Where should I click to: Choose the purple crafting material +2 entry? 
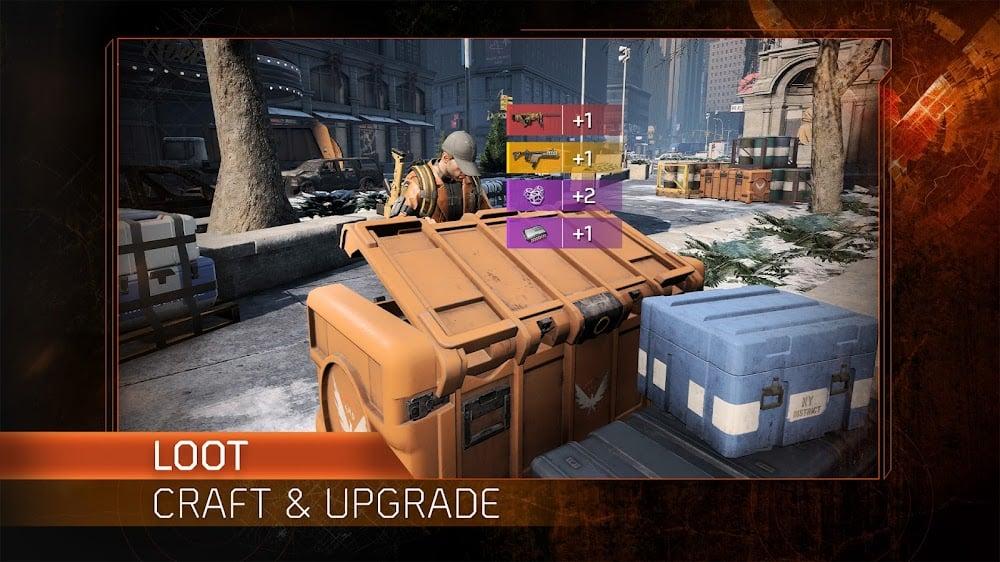click(x=564, y=194)
